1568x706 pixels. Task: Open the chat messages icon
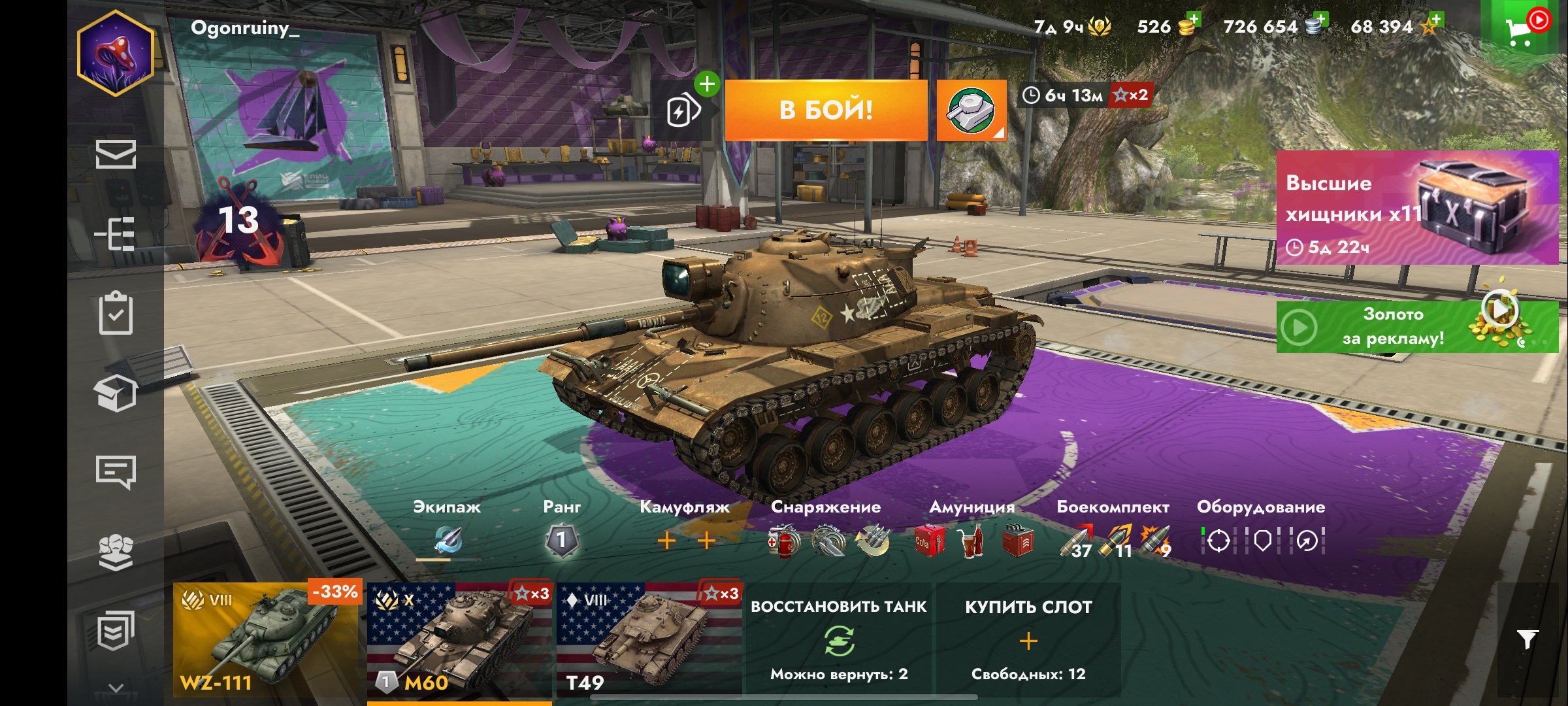click(116, 471)
